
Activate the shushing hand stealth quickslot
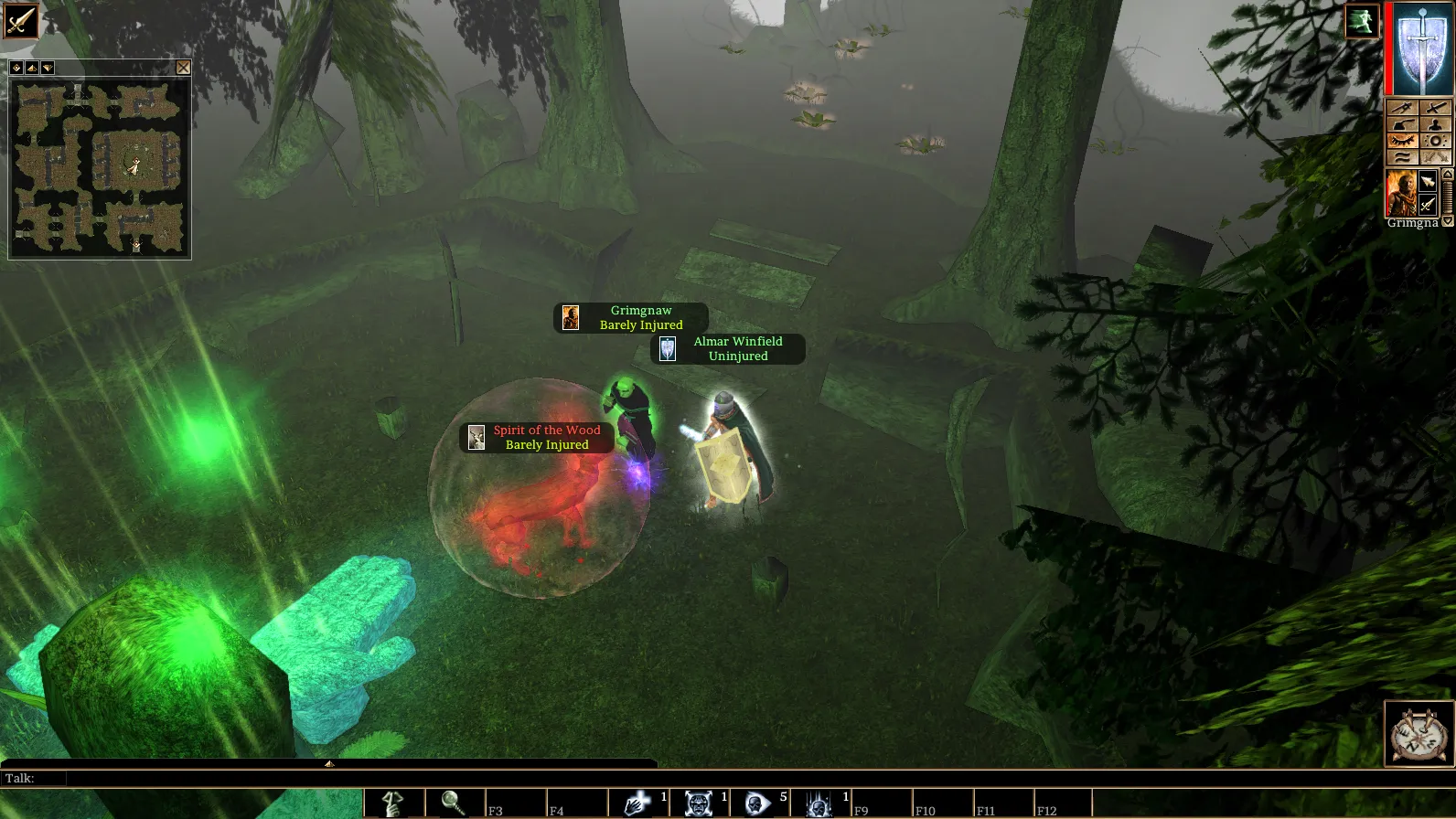394,803
